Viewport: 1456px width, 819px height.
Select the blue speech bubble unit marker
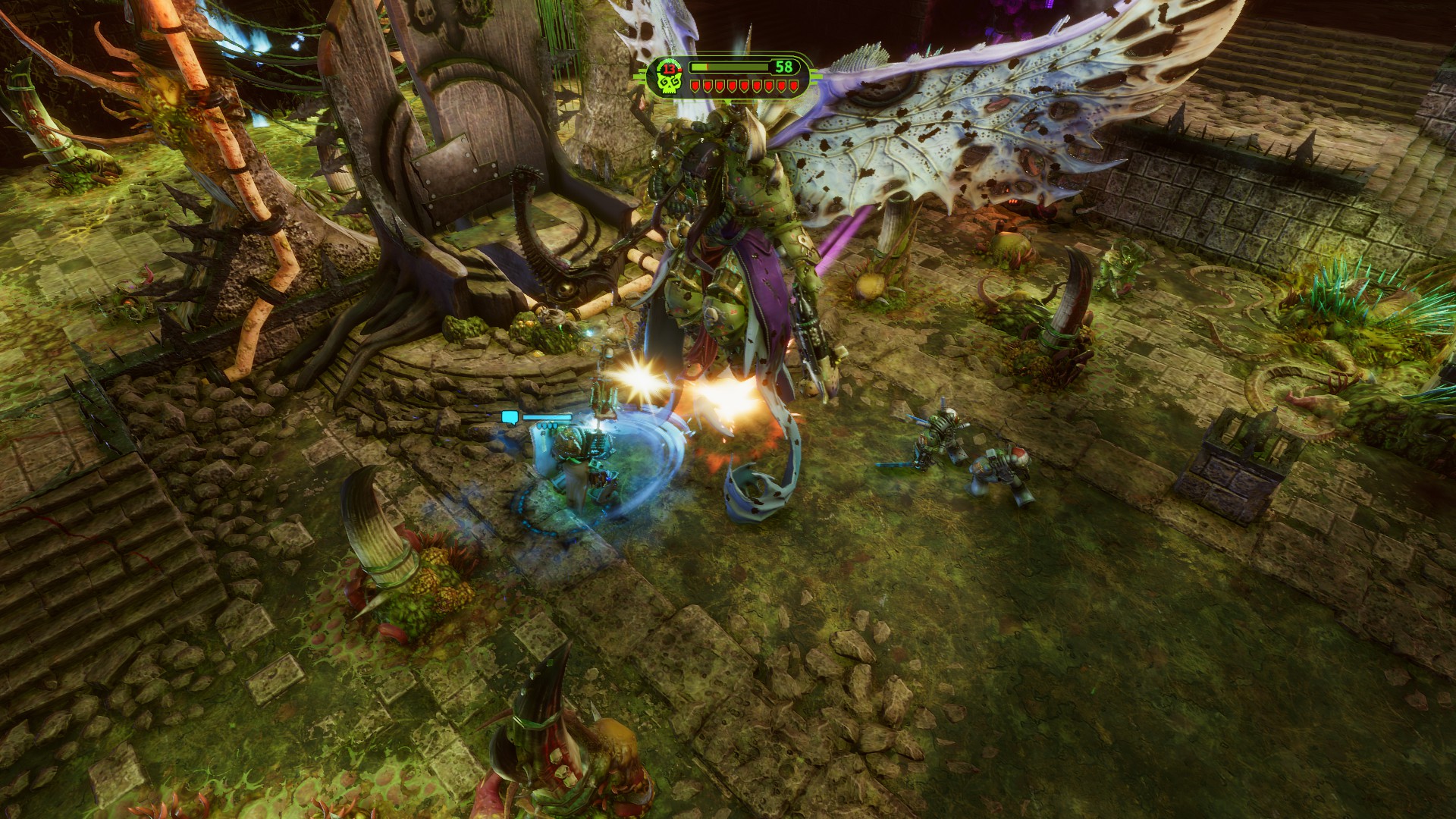coord(510,416)
